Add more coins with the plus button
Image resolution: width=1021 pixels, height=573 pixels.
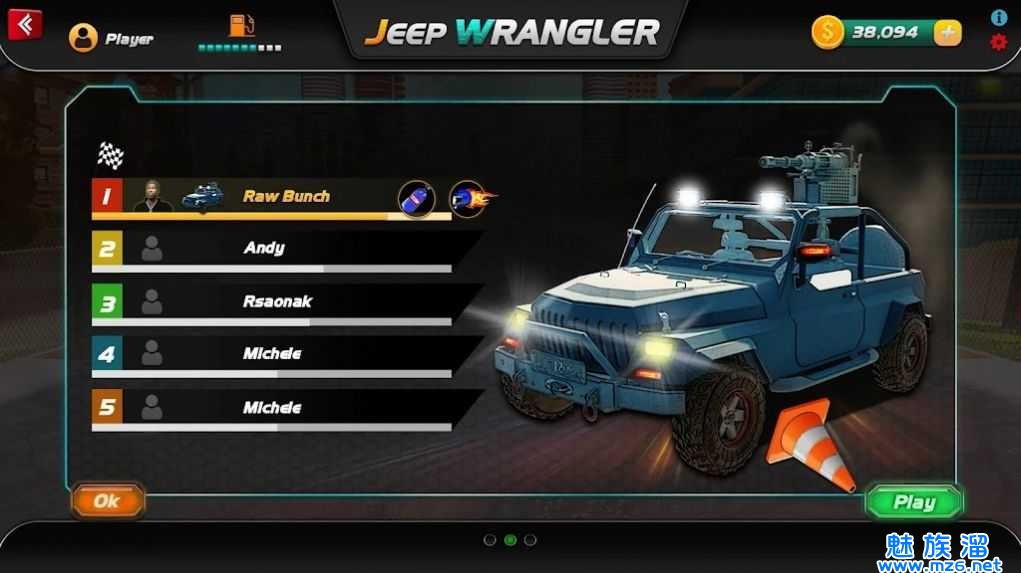tap(947, 33)
